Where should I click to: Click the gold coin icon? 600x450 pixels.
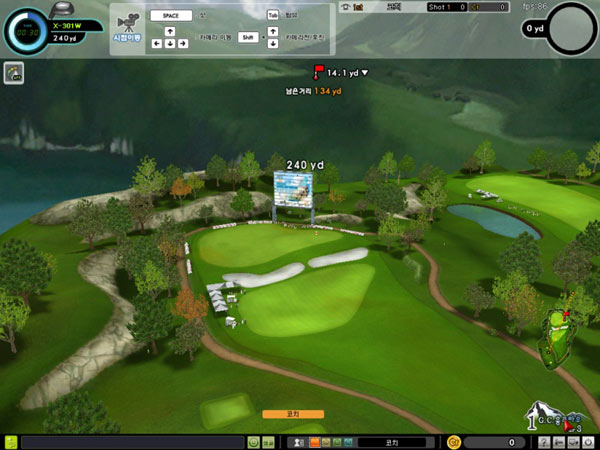pos(454,442)
